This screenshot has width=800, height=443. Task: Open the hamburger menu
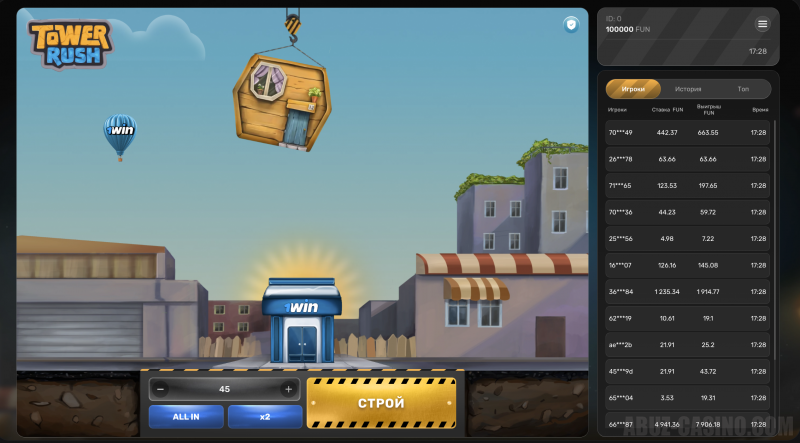[x=763, y=24]
